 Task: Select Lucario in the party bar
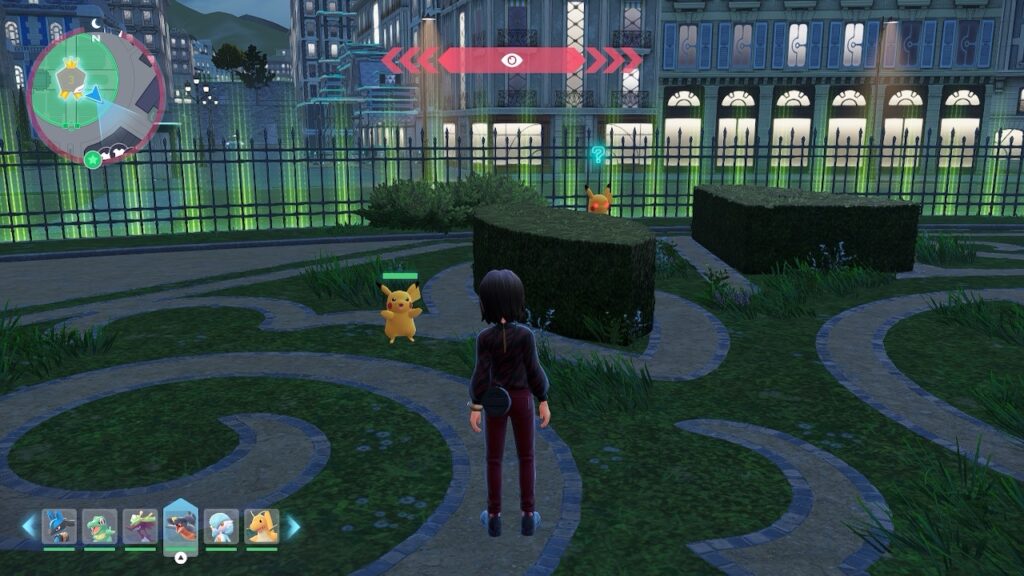click(59, 526)
